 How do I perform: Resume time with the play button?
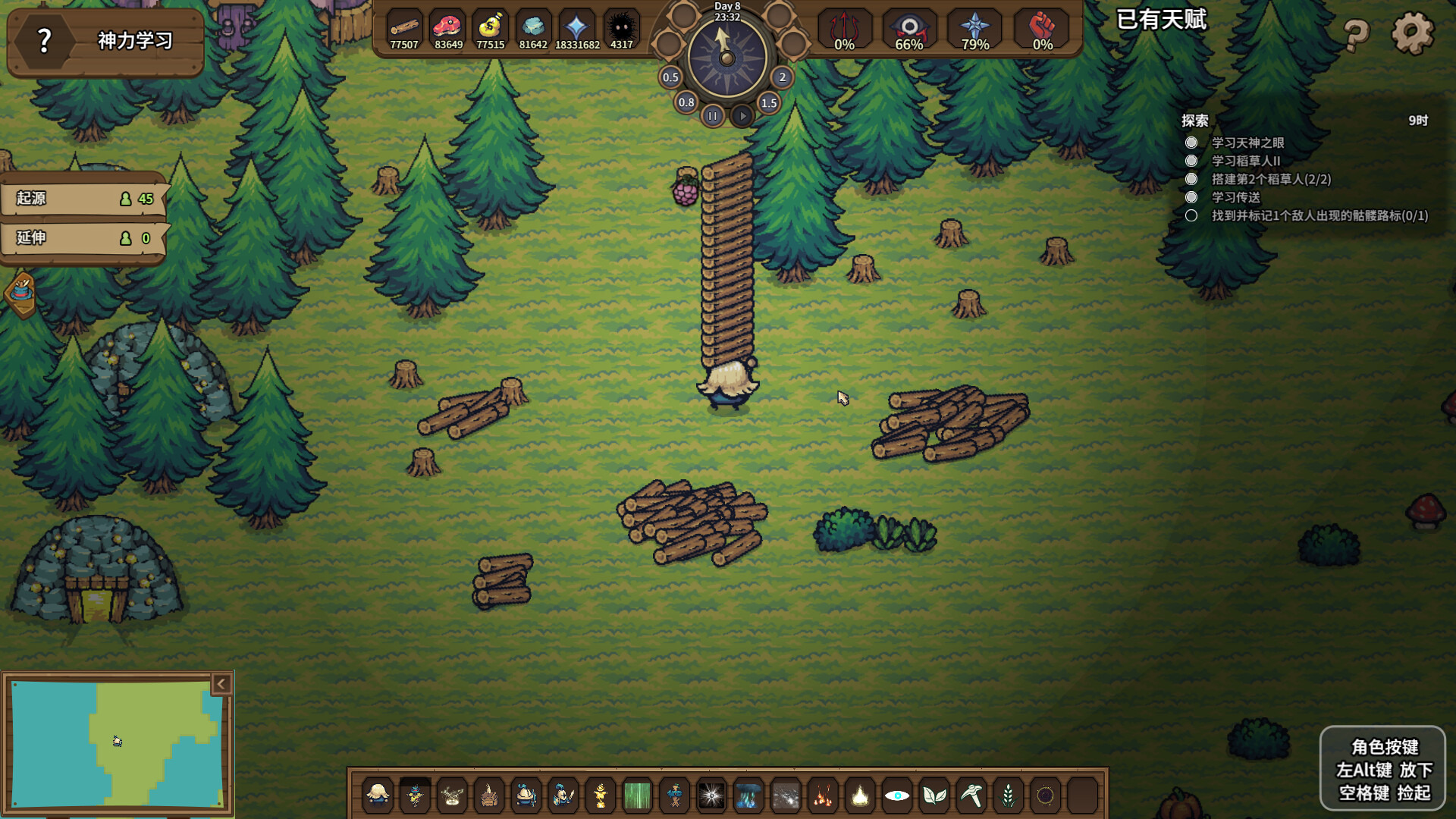742,116
